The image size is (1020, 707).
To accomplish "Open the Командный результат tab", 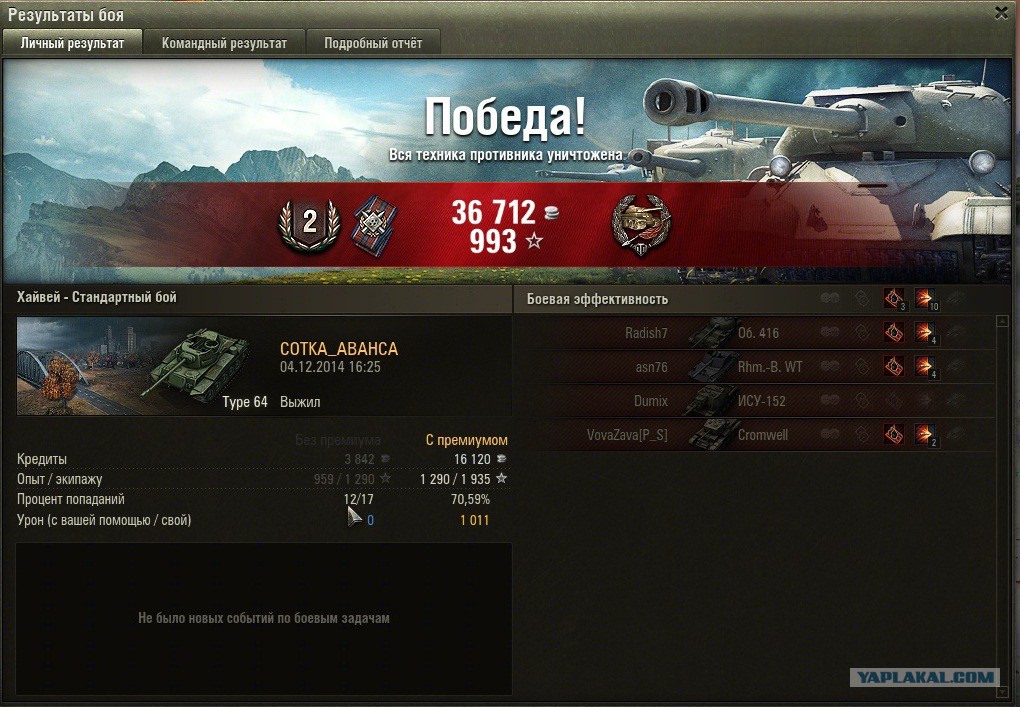I will pos(224,43).
